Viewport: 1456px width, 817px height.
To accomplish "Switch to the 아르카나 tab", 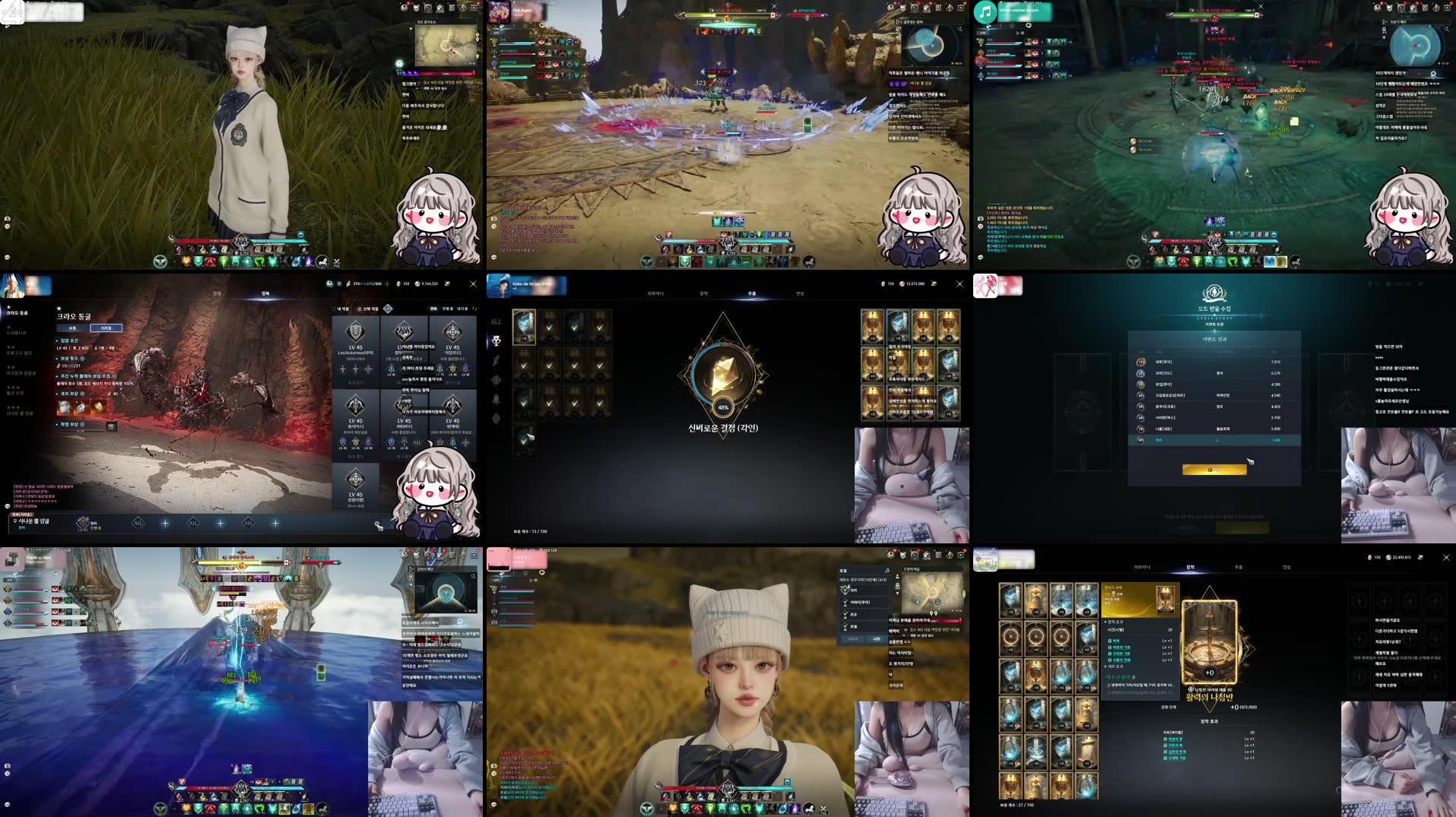I will [657, 293].
